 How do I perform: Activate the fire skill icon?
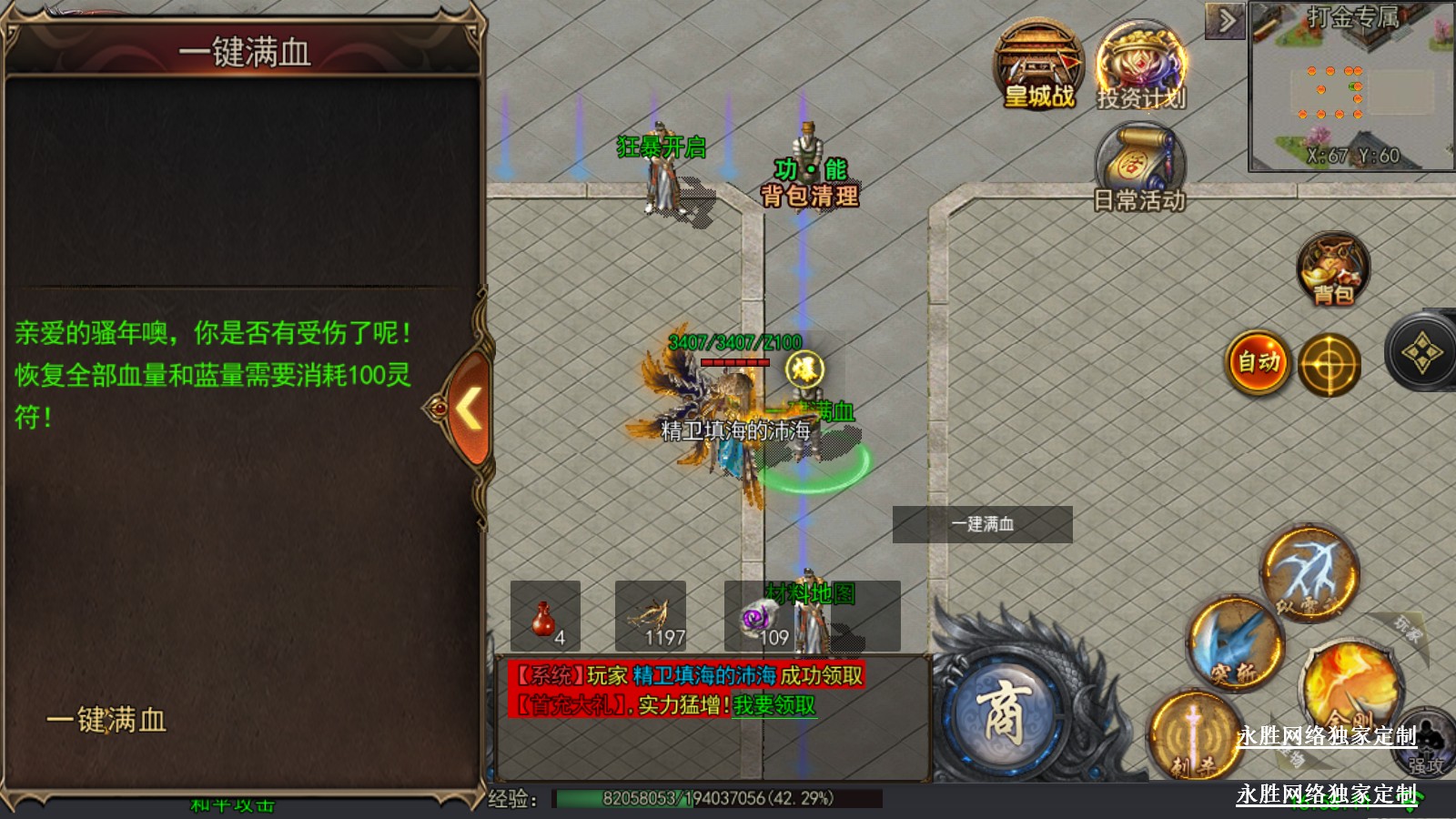1350,684
